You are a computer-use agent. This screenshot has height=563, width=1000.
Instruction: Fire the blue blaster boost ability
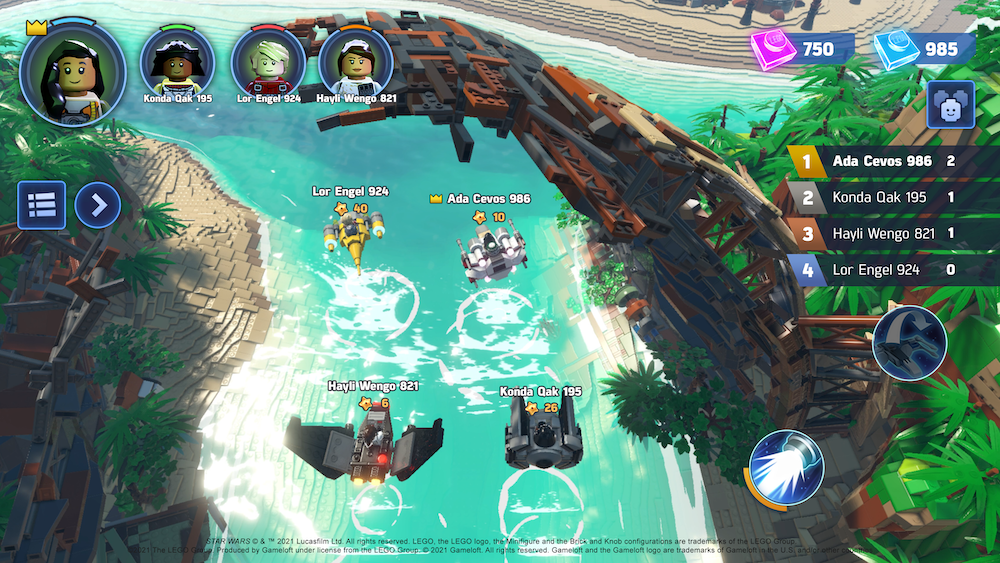coord(786,467)
